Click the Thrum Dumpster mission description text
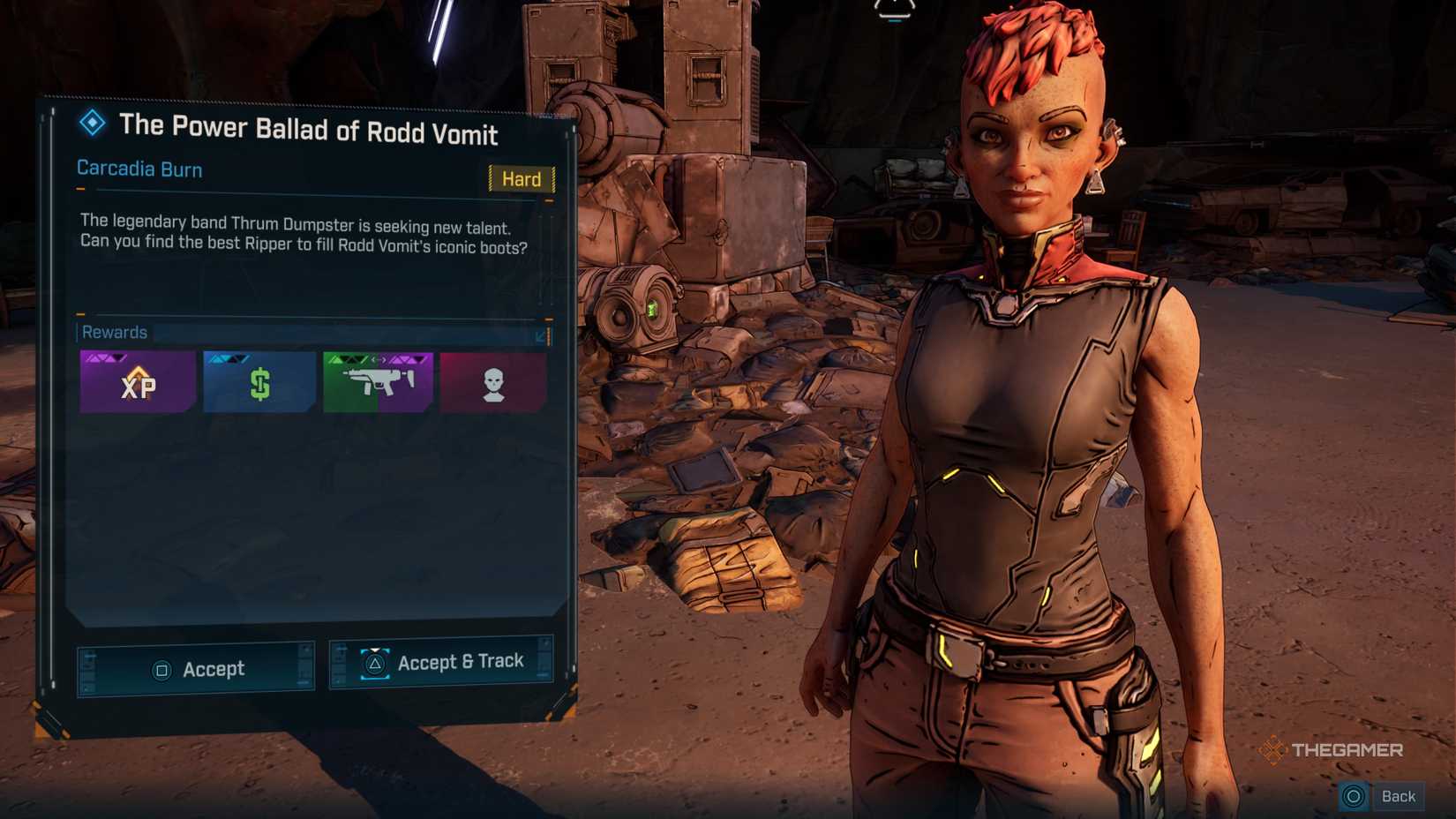The height and width of the screenshot is (819, 1456). click(x=303, y=232)
